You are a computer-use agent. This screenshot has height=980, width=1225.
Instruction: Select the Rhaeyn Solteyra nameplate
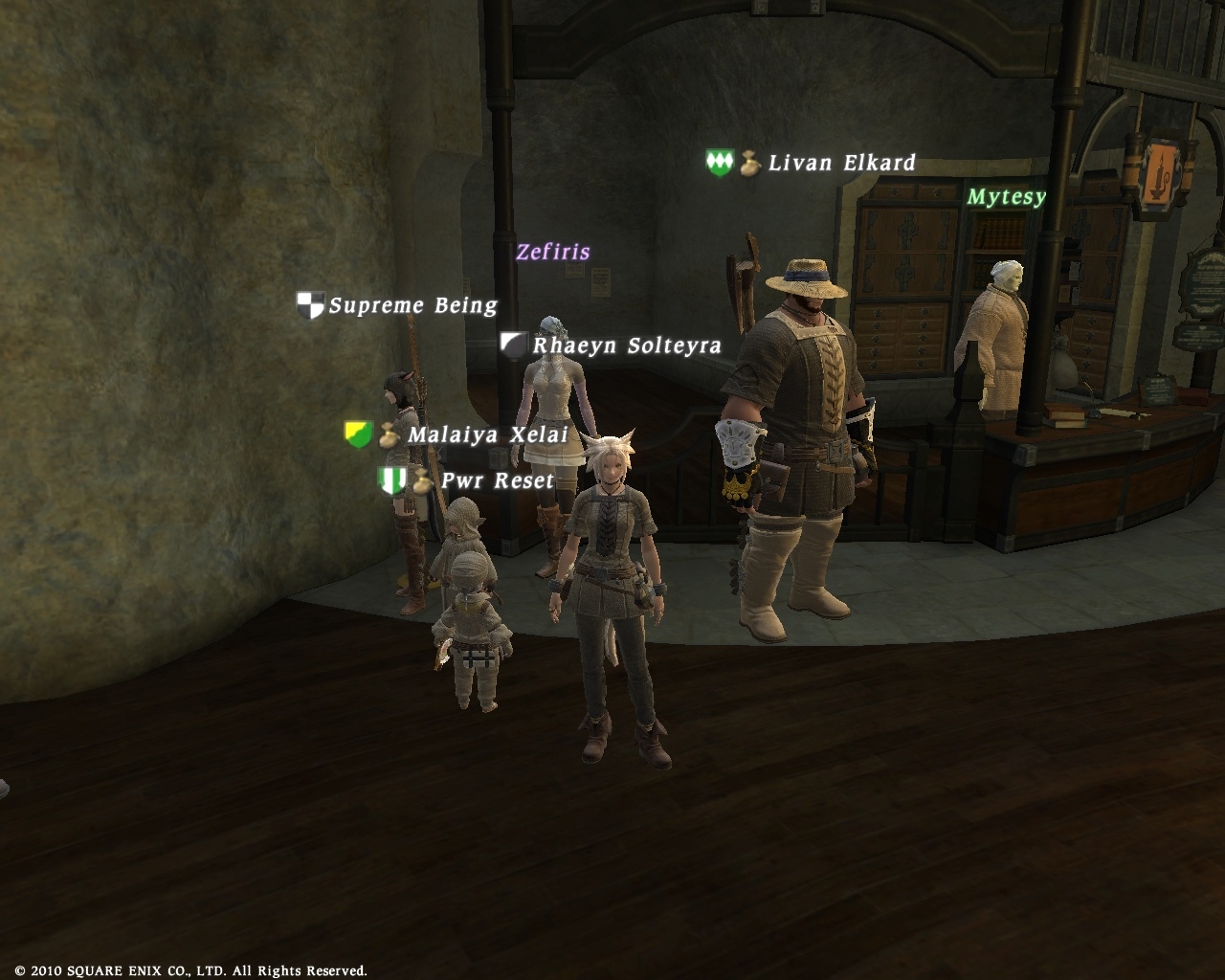coord(626,345)
